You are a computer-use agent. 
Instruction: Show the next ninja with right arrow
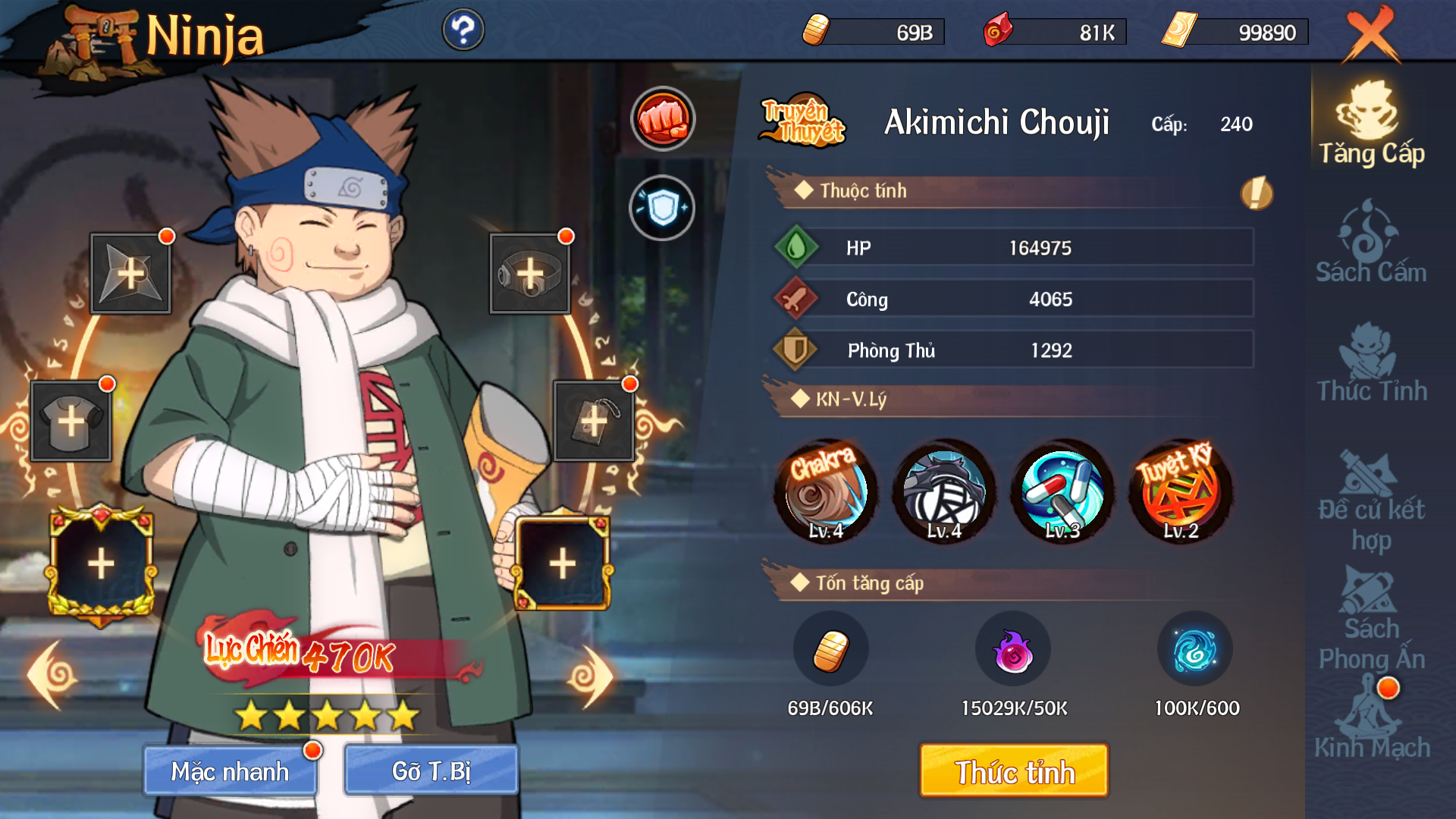click(590, 676)
